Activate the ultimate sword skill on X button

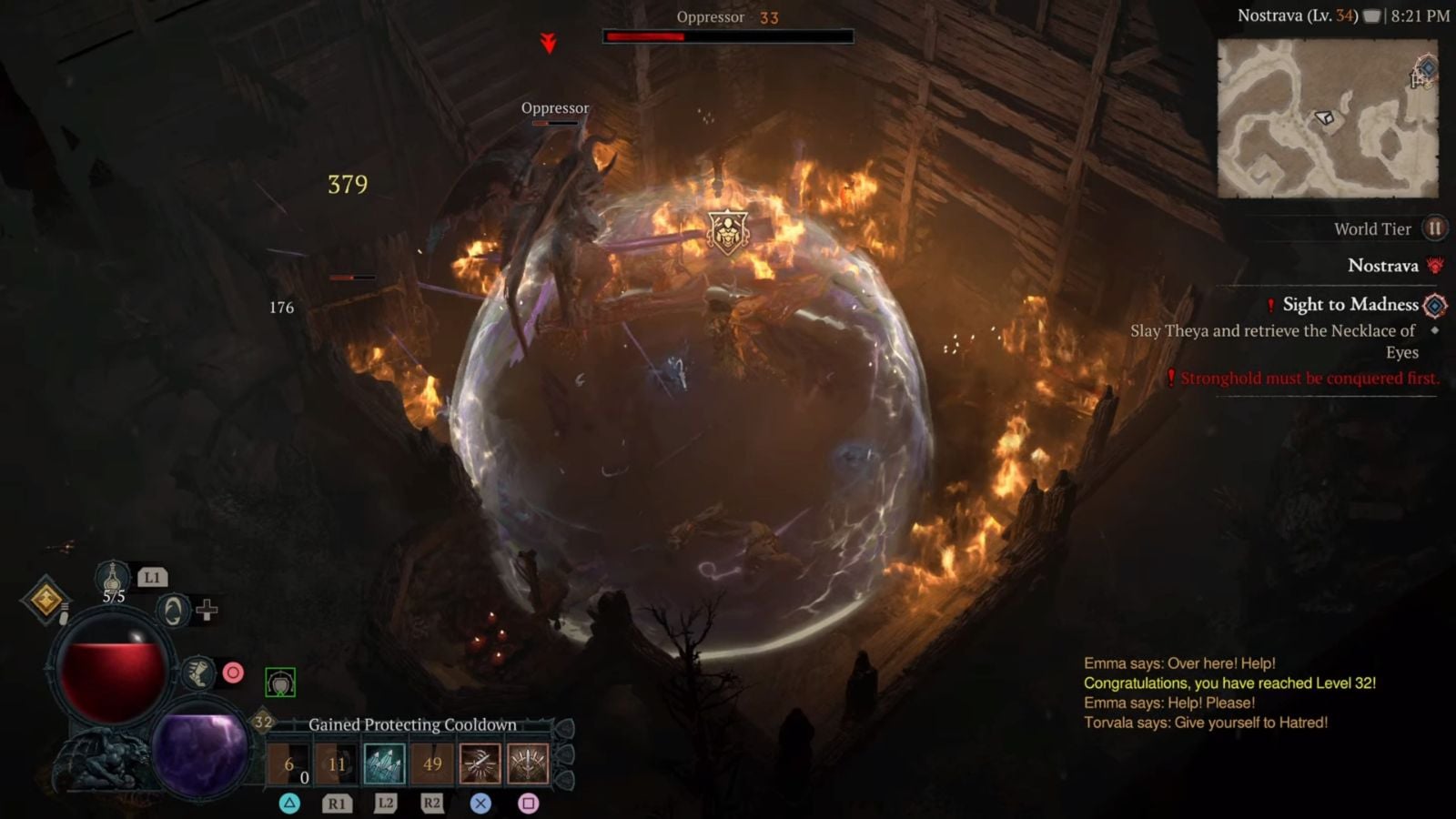click(480, 764)
